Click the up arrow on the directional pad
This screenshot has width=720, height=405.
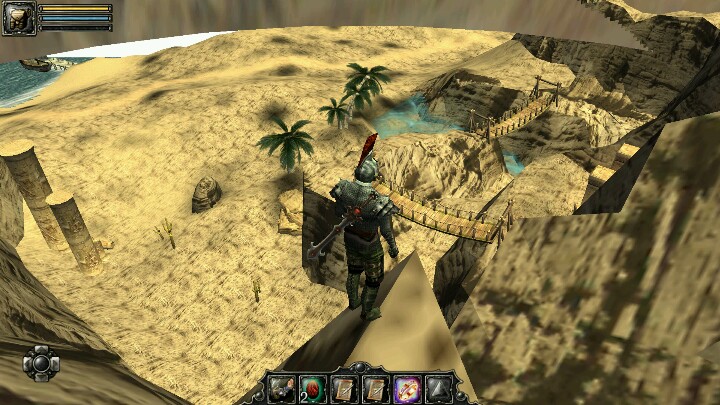(41, 350)
